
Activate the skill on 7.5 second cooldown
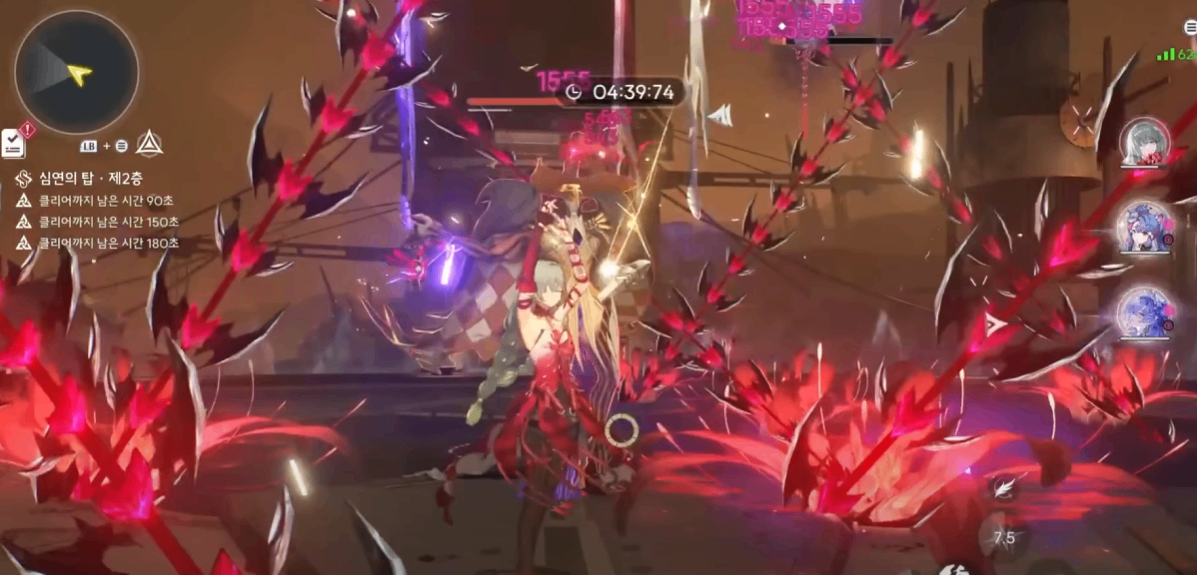pyautogui.click(x=1003, y=537)
